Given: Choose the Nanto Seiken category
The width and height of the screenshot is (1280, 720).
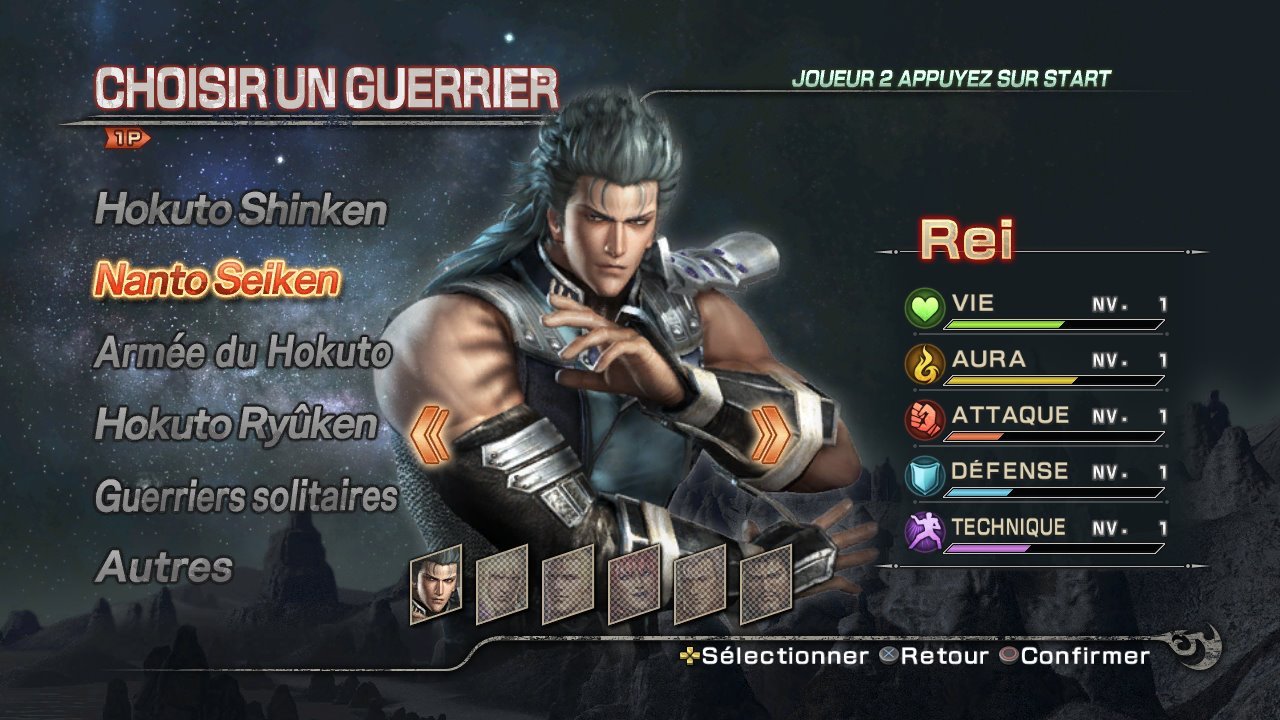Looking at the screenshot, I should coord(217,281).
